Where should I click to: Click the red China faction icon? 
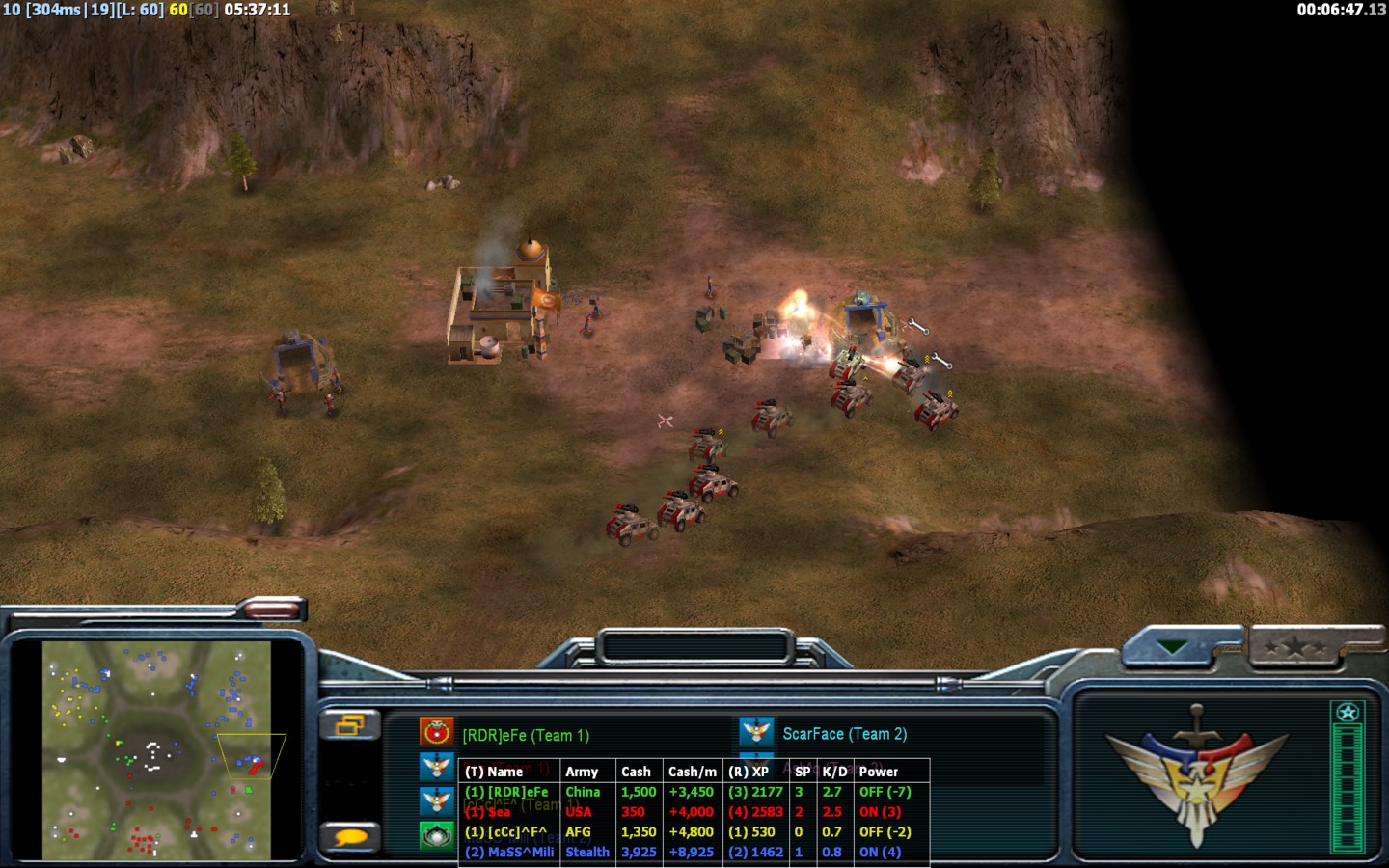437,732
